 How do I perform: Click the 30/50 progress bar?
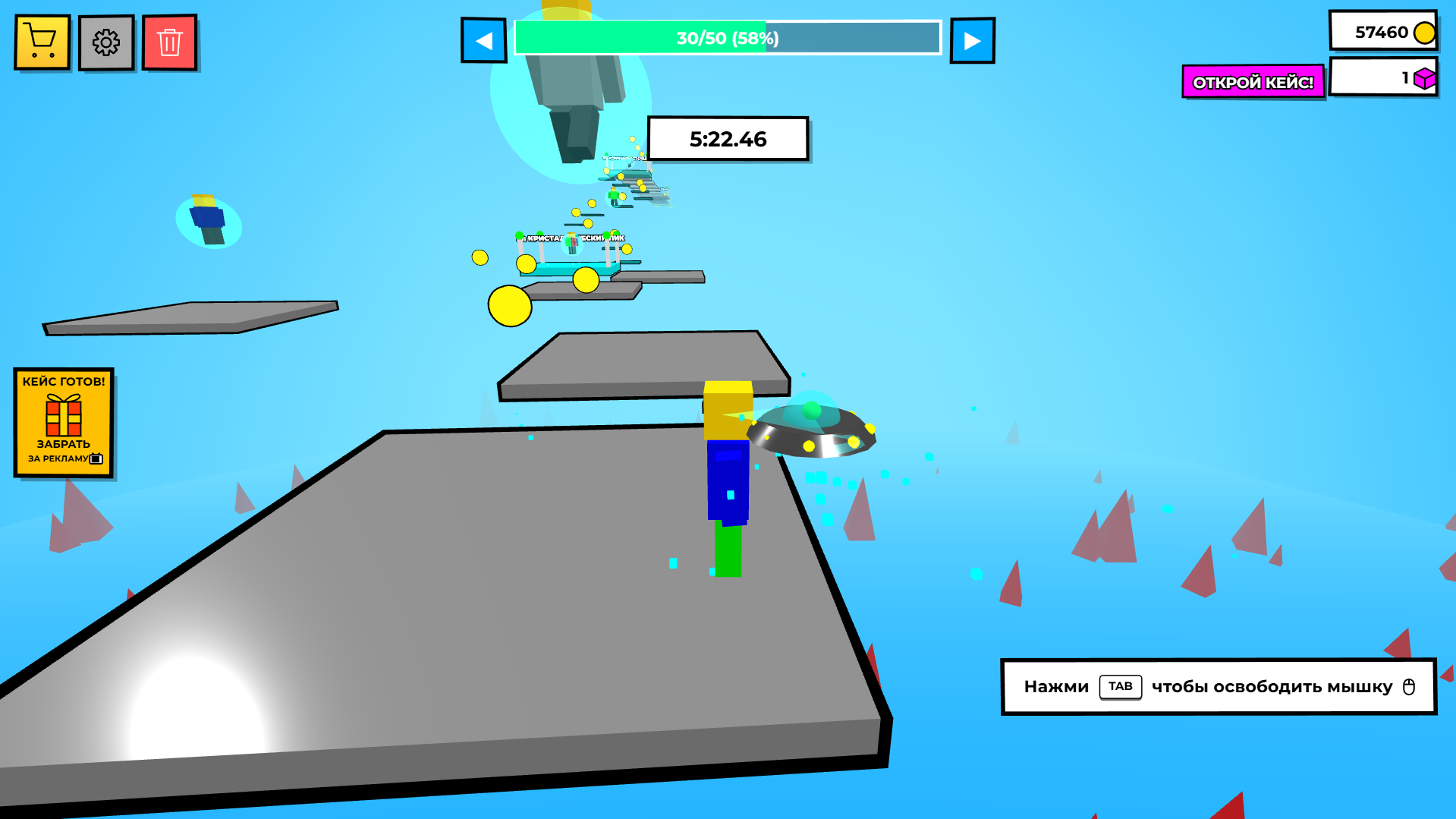[727, 38]
